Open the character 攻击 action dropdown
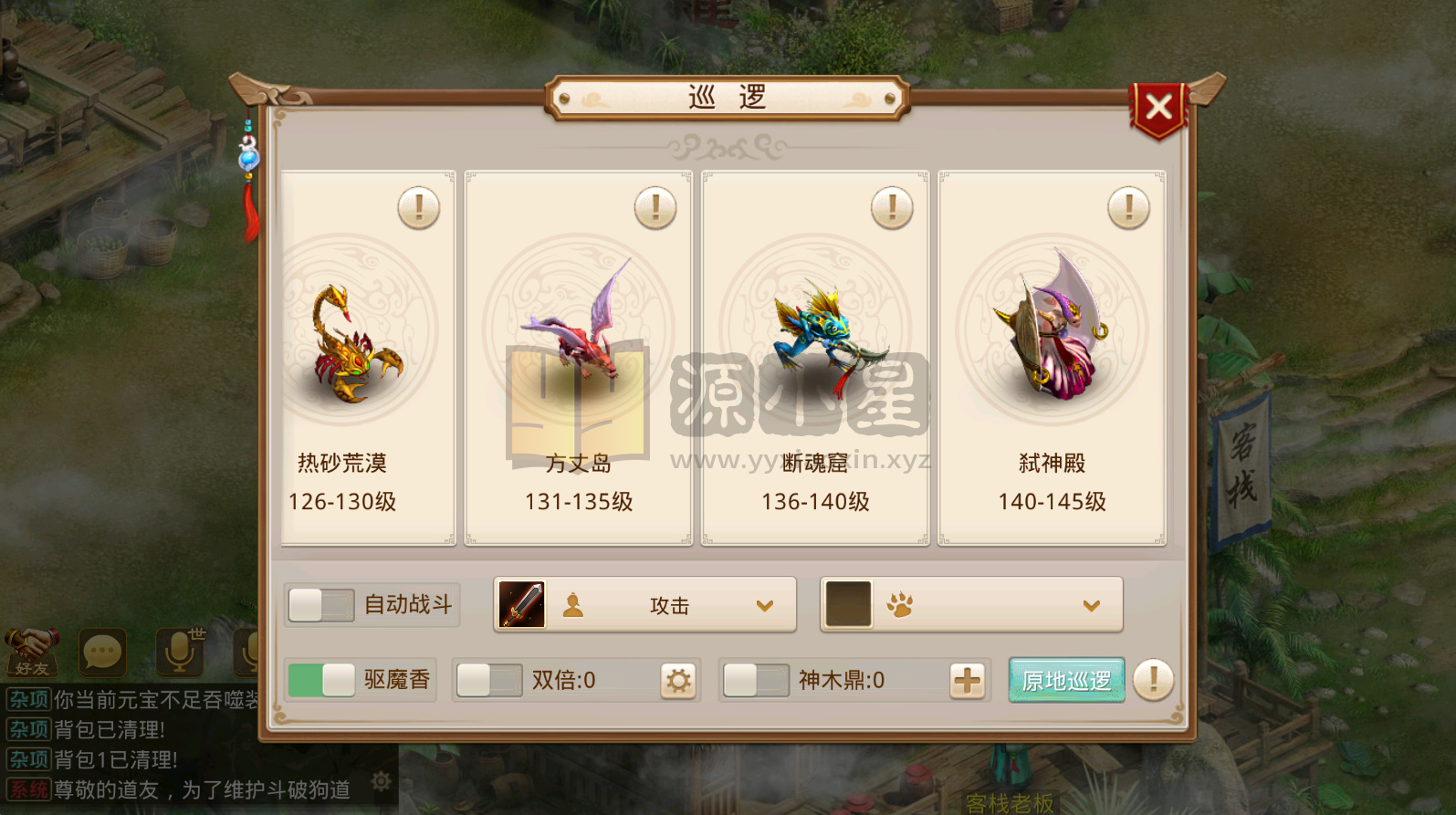The width and height of the screenshot is (1456, 815). coord(763,605)
